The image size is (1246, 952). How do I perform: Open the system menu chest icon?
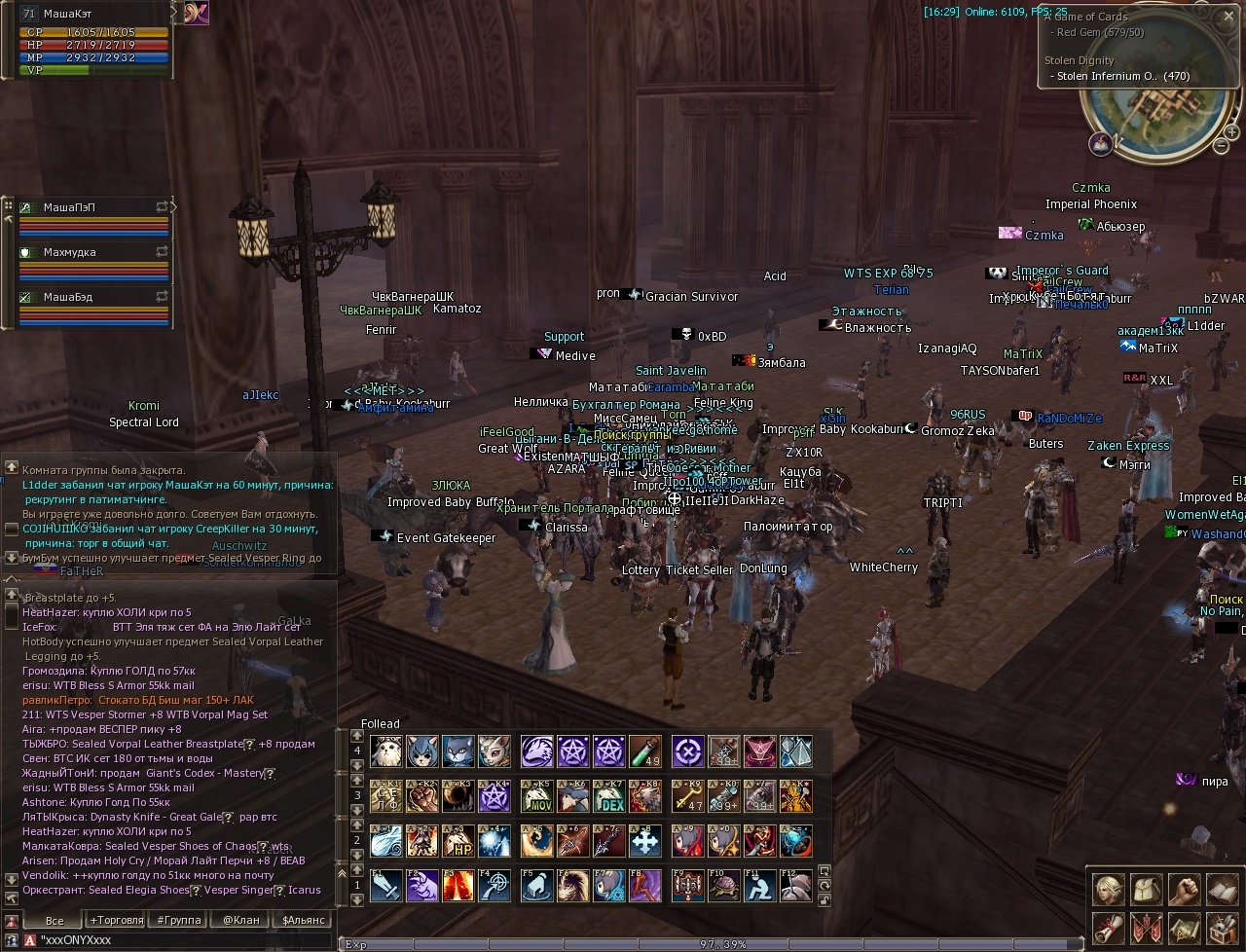click(x=1221, y=927)
